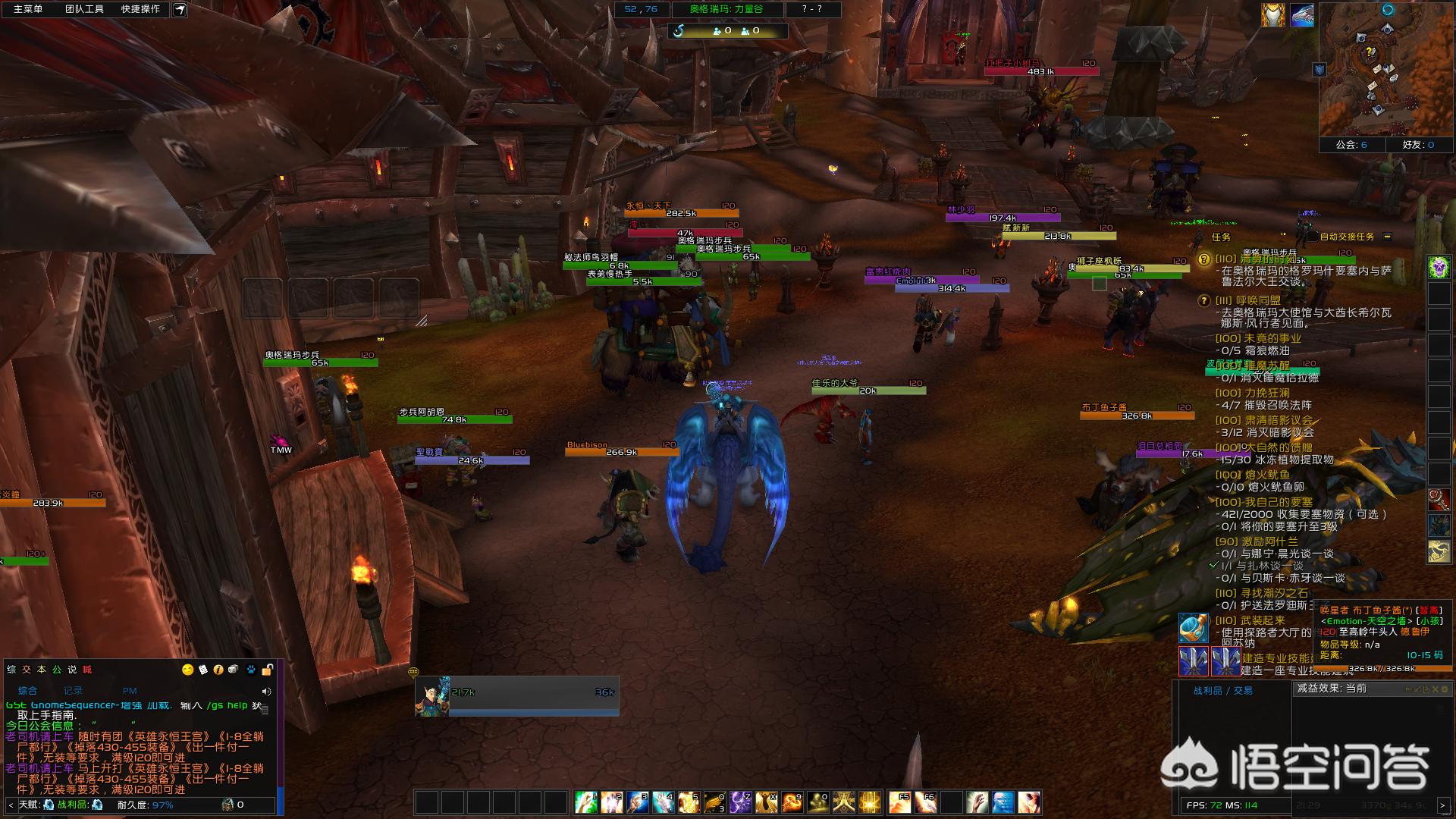Screen dimensions: 1456x819
Task: Open the 好友 friends list panel
Action: click(x=1418, y=144)
